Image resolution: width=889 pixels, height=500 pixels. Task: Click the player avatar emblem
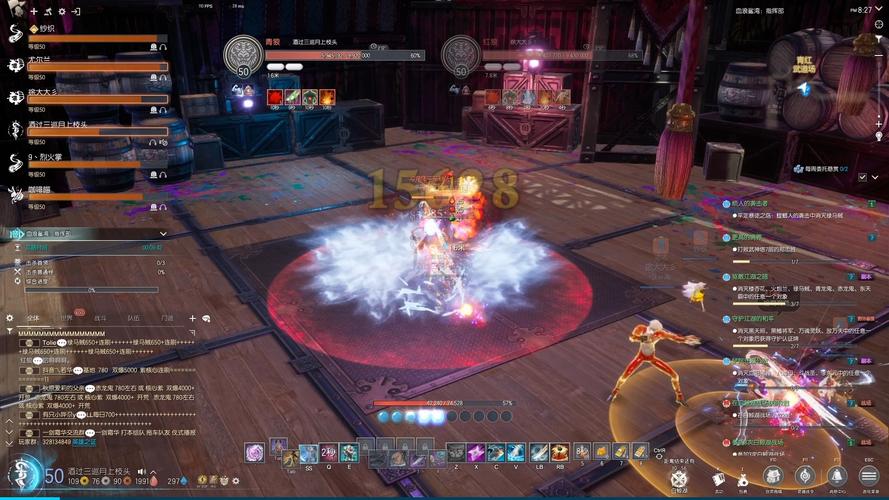20,474
